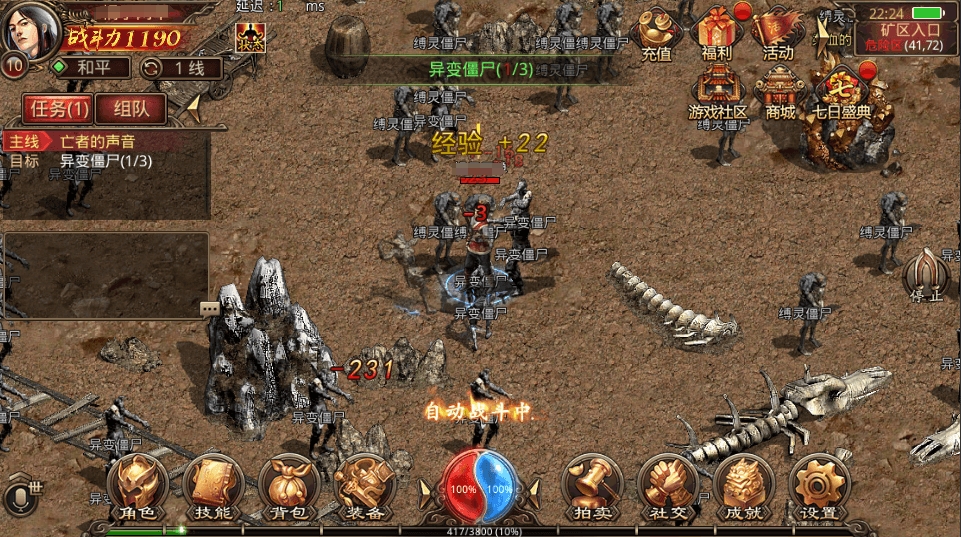Switch to the 任务(1) quest tab
Screen dimensions: 961x537
[55, 109]
